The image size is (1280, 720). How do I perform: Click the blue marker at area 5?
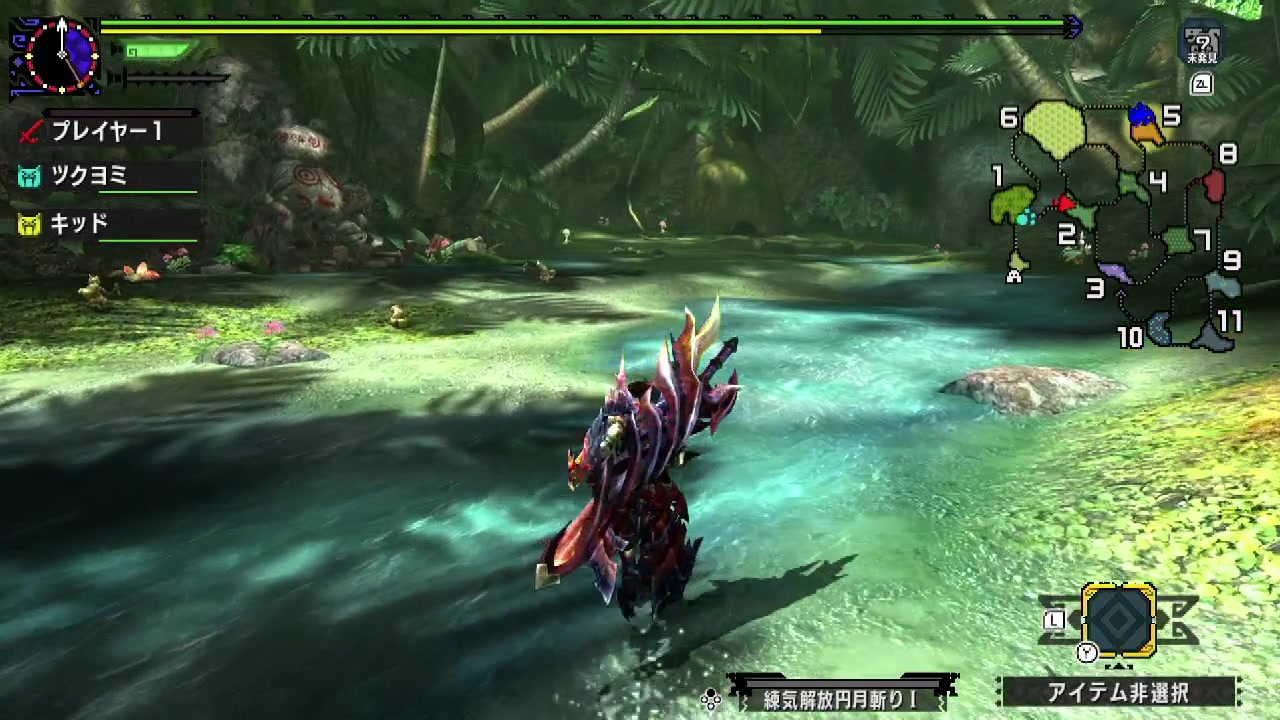point(1142,116)
